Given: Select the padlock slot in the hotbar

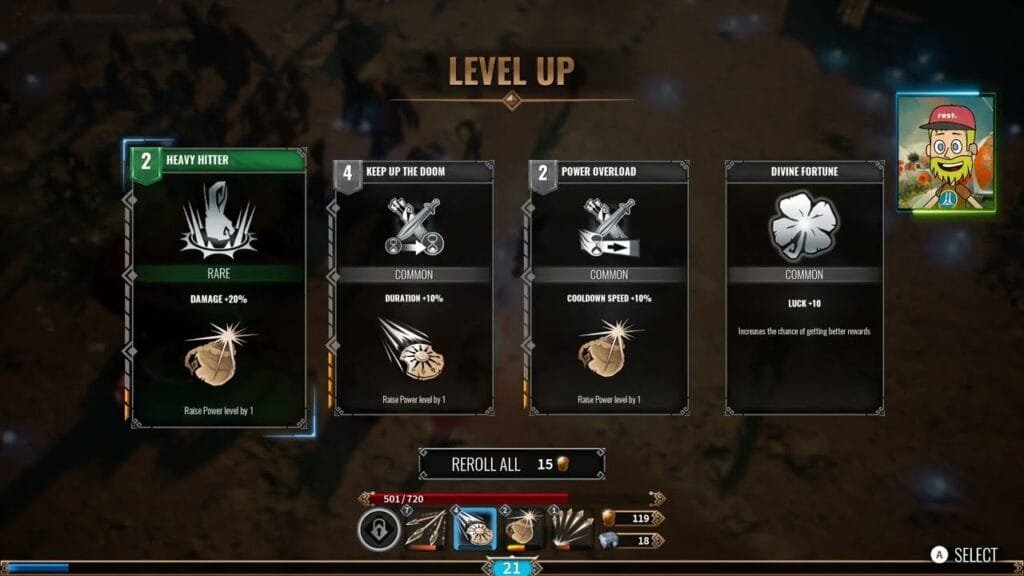Looking at the screenshot, I should (x=378, y=530).
